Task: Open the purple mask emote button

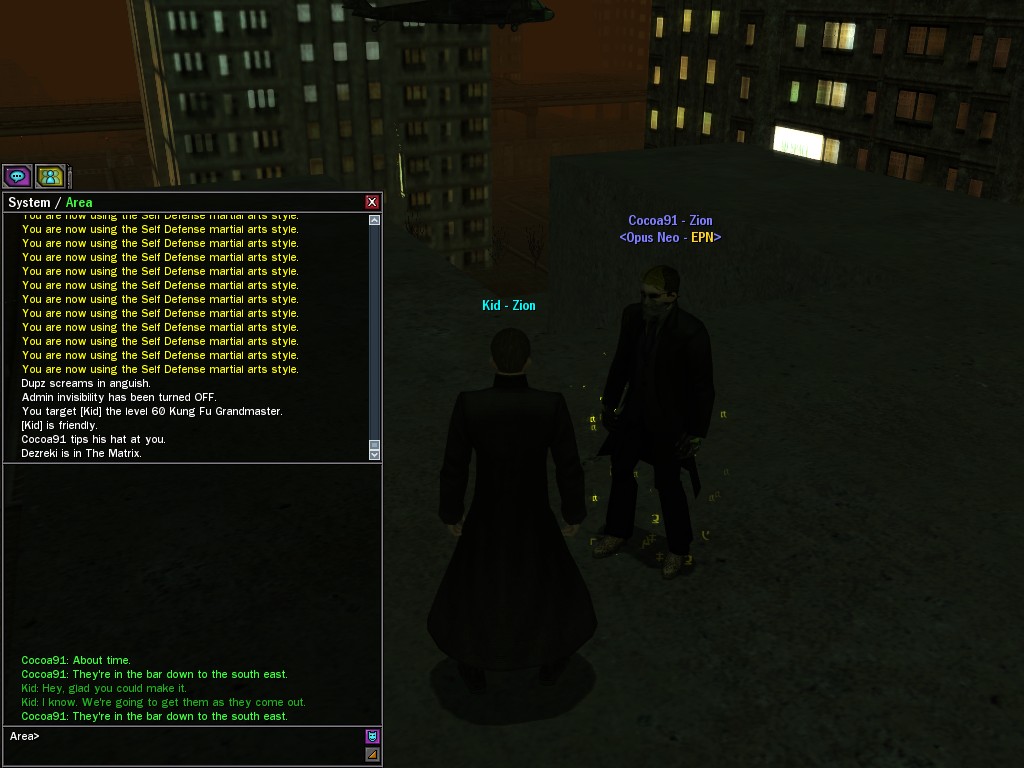Action: 372,736
